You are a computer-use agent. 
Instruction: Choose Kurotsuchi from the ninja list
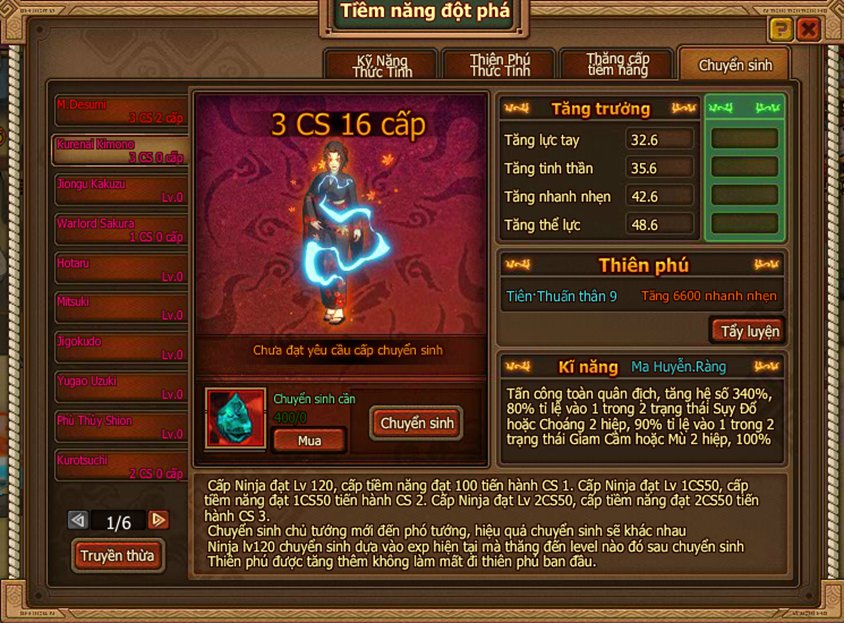(121, 466)
